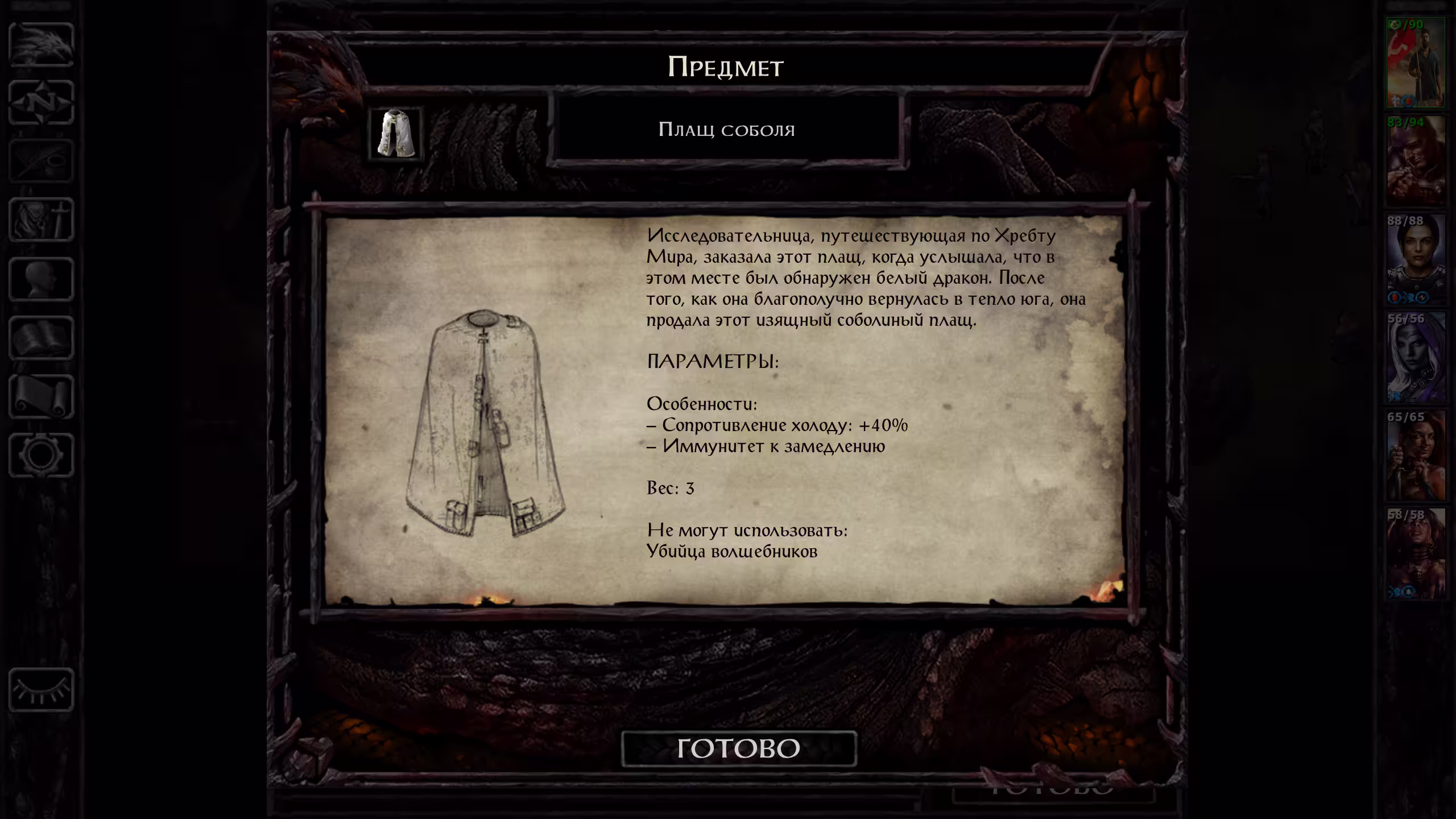Open the area map with the compass icon
Viewport: 1456px width, 819px height.
pos(41,103)
